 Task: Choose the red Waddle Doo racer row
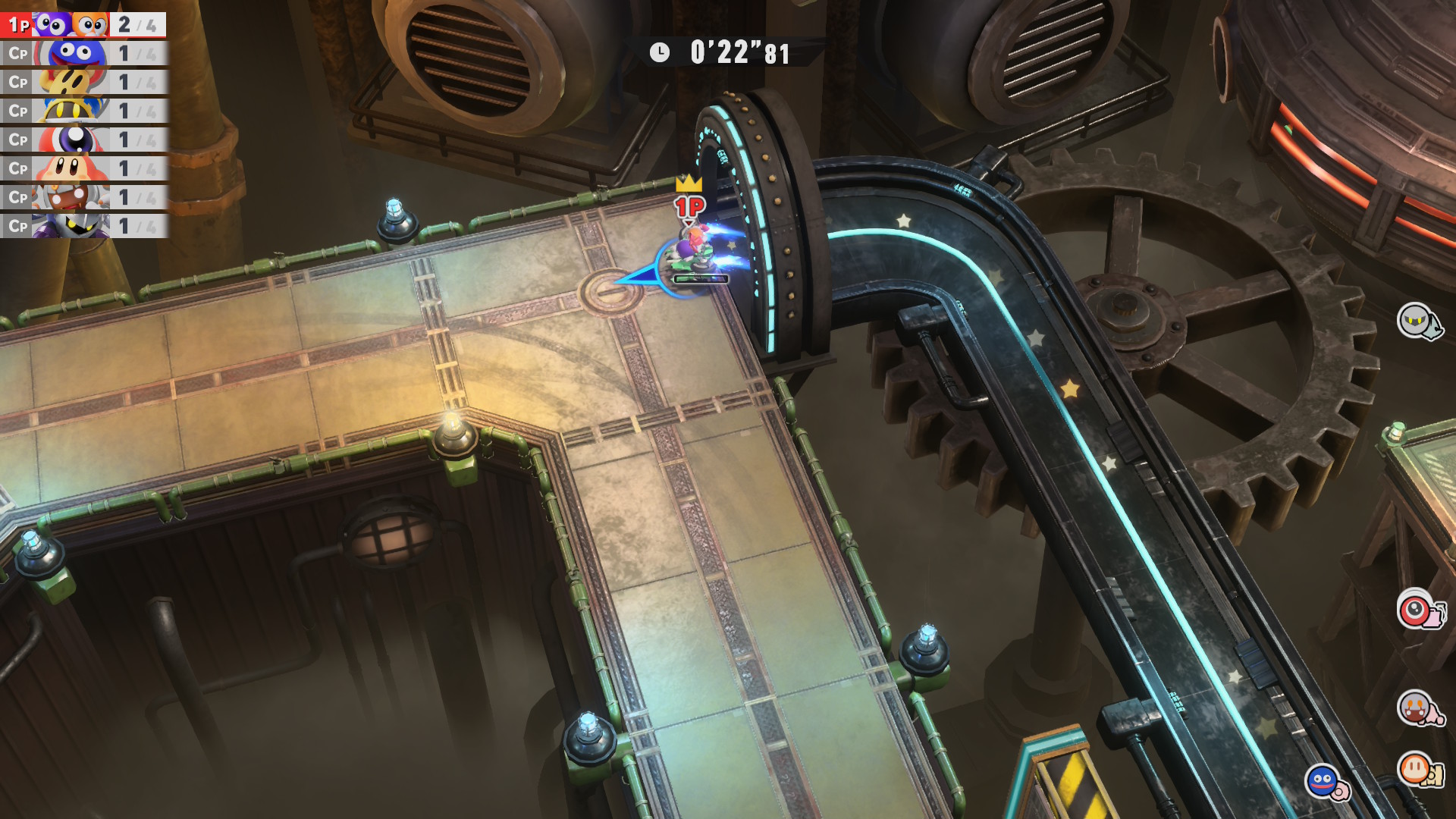(83, 140)
